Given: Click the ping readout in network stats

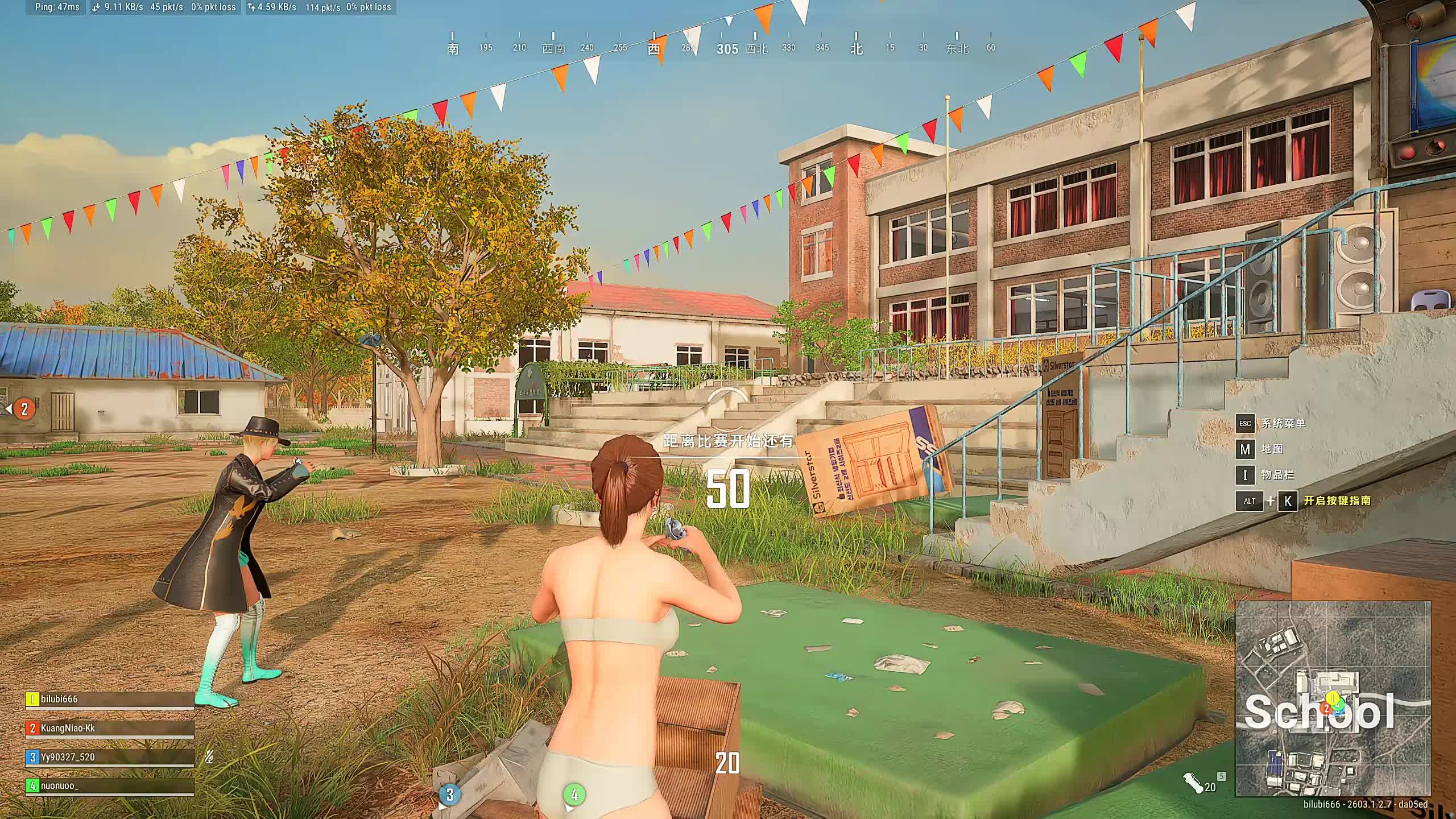Looking at the screenshot, I should click(57, 7).
